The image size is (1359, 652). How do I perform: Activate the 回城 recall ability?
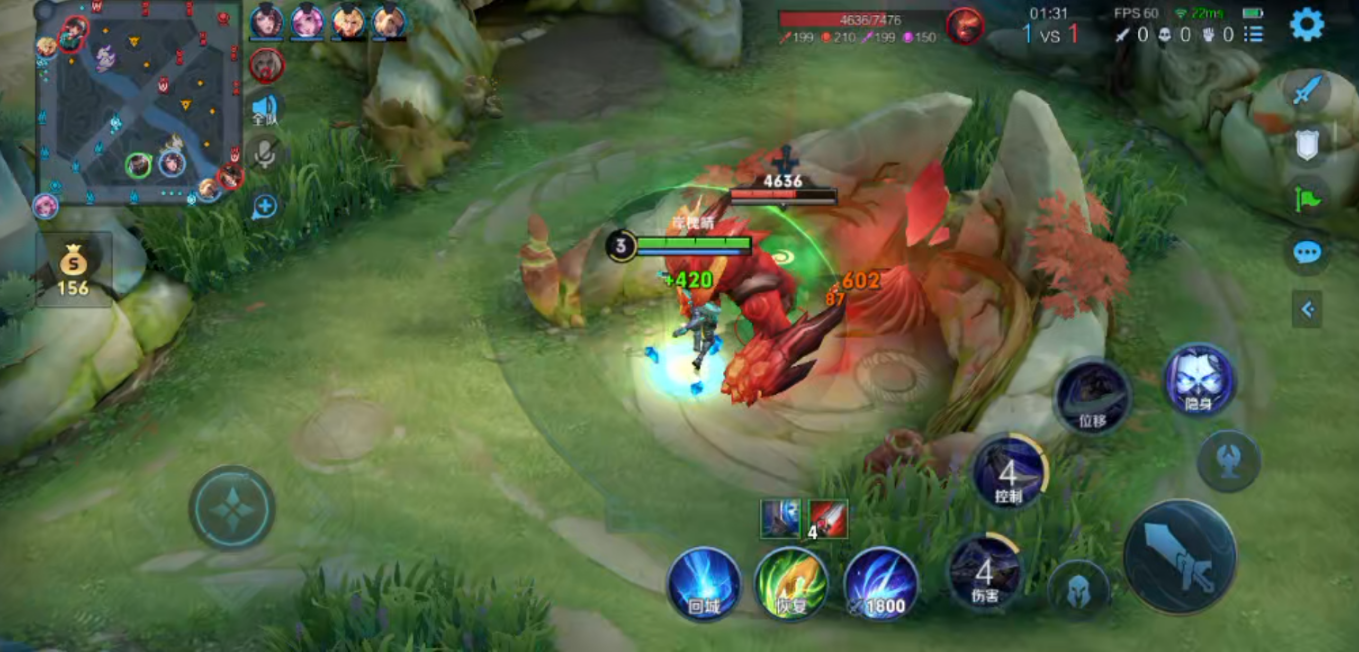[704, 584]
